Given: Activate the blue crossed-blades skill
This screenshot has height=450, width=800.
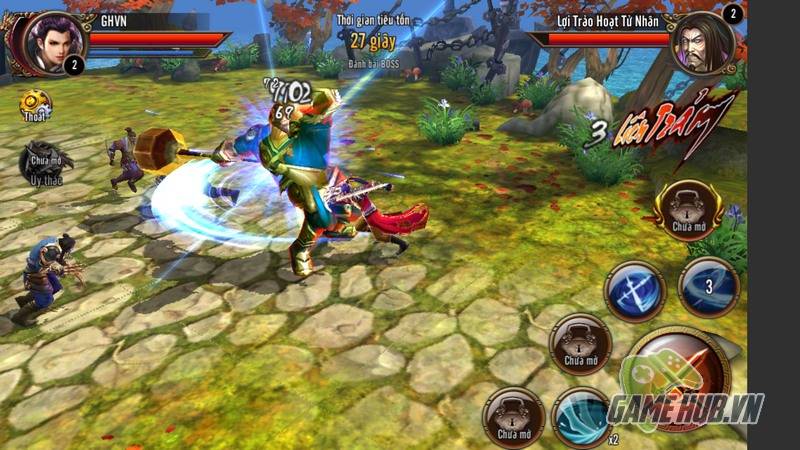Looking at the screenshot, I should 636,291.
